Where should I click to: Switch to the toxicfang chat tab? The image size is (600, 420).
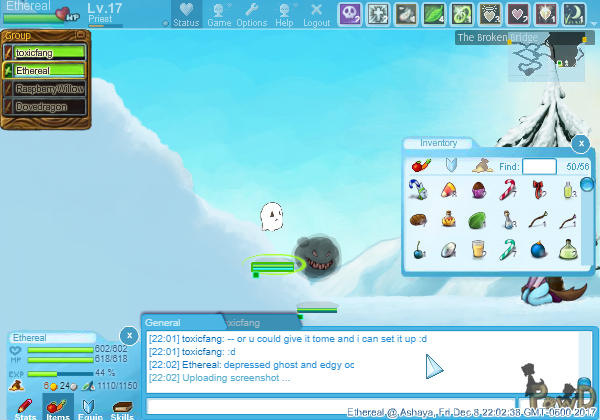point(244,323)
